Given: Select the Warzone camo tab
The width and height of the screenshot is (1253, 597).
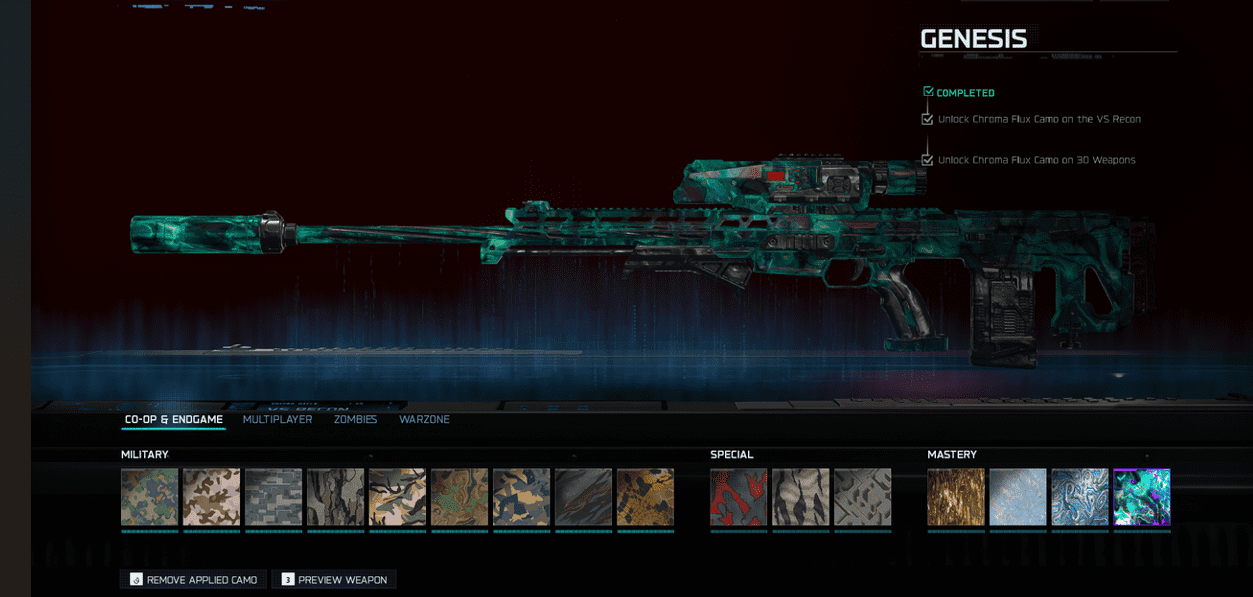Looking at the screenshot, I should (424, 420).
